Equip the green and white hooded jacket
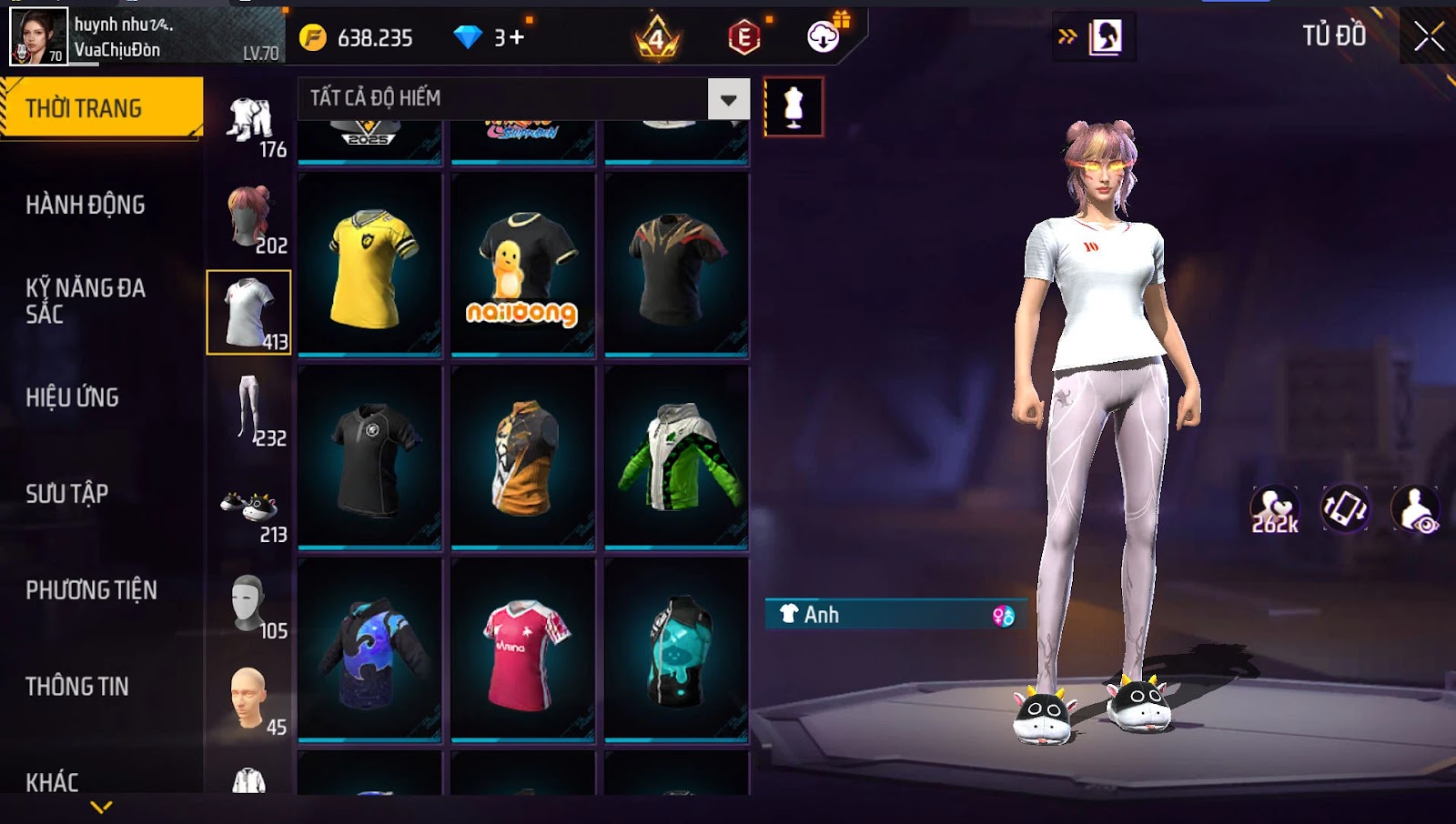 tap(677, 457)
